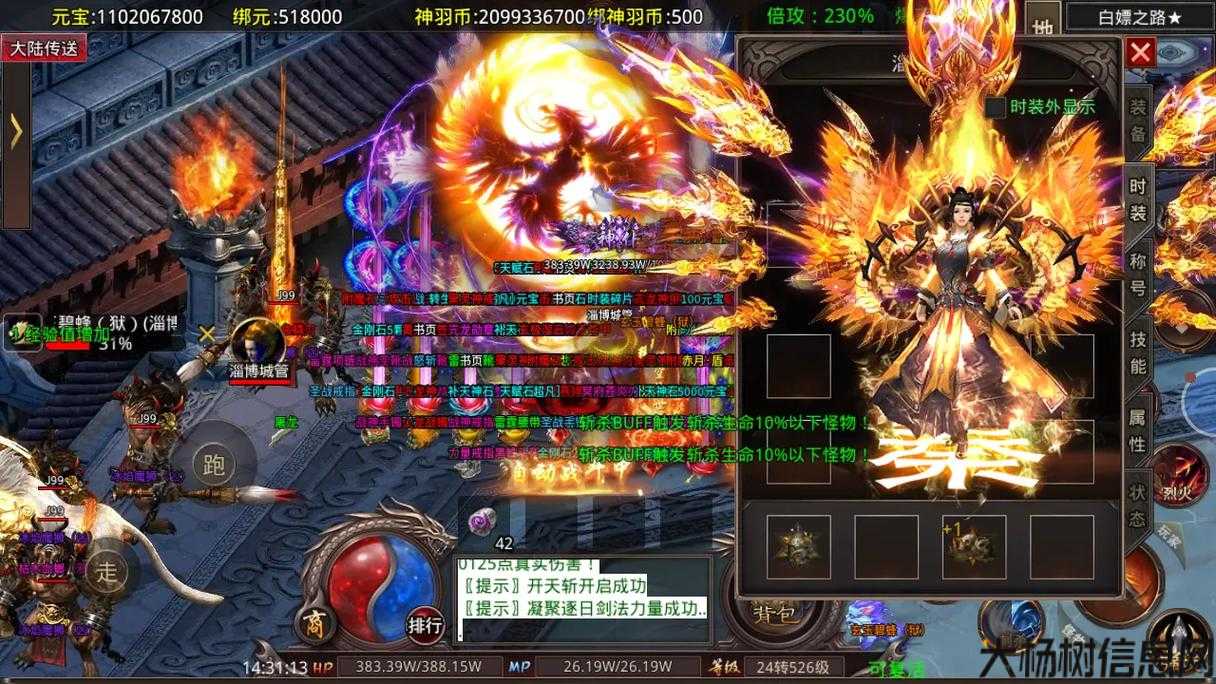Open the 排行 ranking list
The width and height of the screenshot is (1216, 684).
point(425,626)
